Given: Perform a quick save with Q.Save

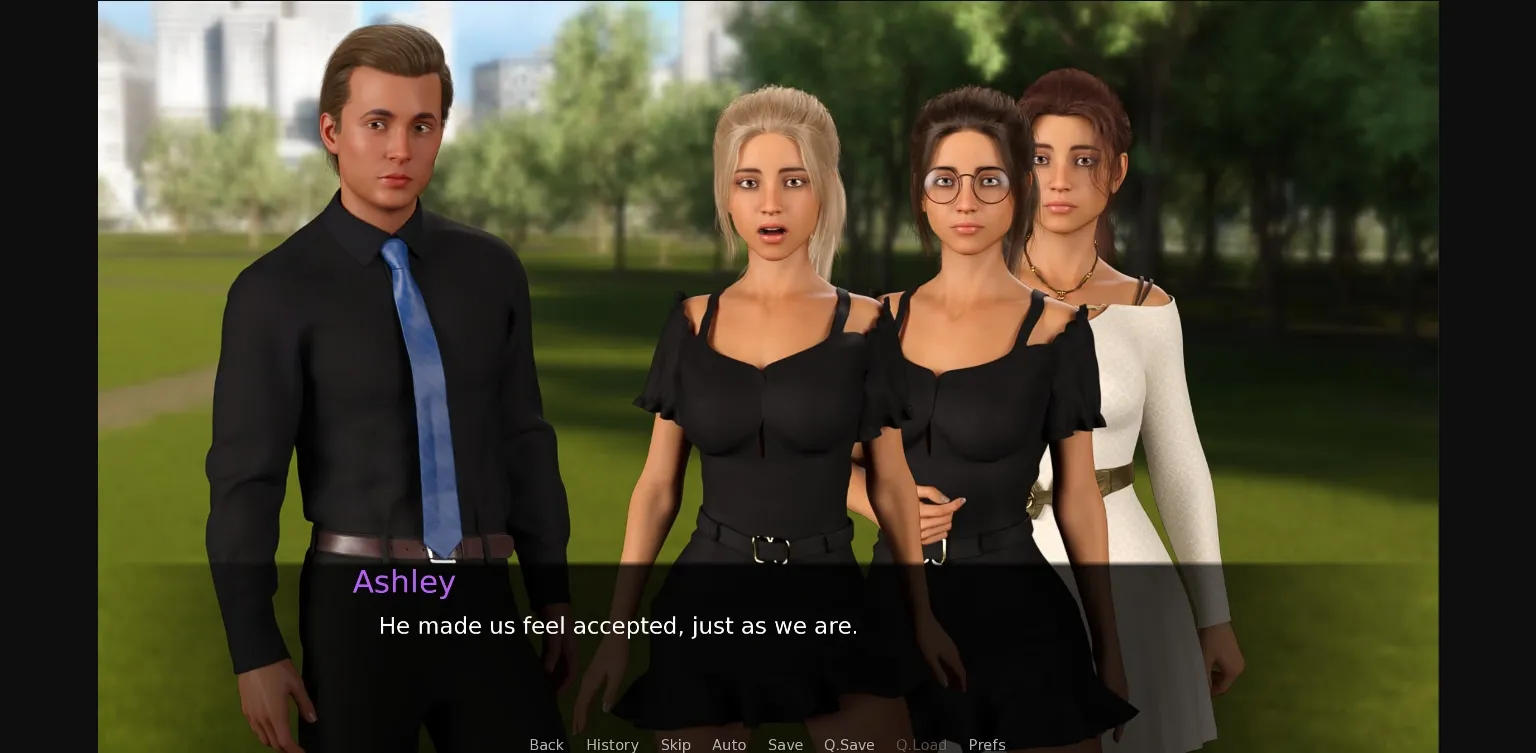Looking at the screenshot, I should pyautogui.click(x=849, y=745).
